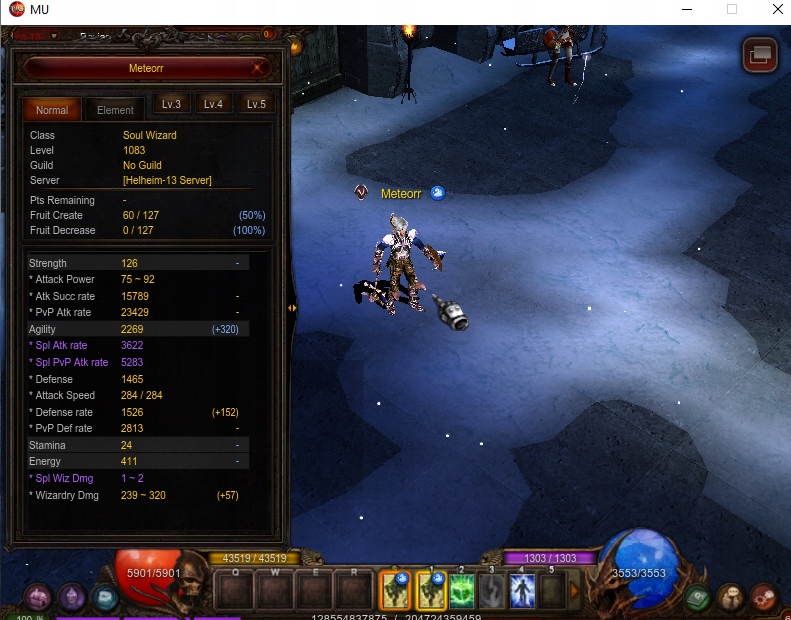Activate the green skill in slot 2
This screenshot has width=791, height=620.
tap(462, 590)
